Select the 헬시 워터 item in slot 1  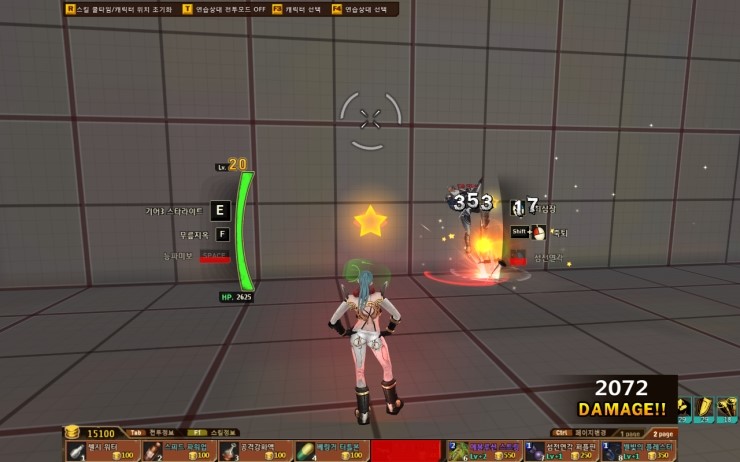(x=103, y=450)
